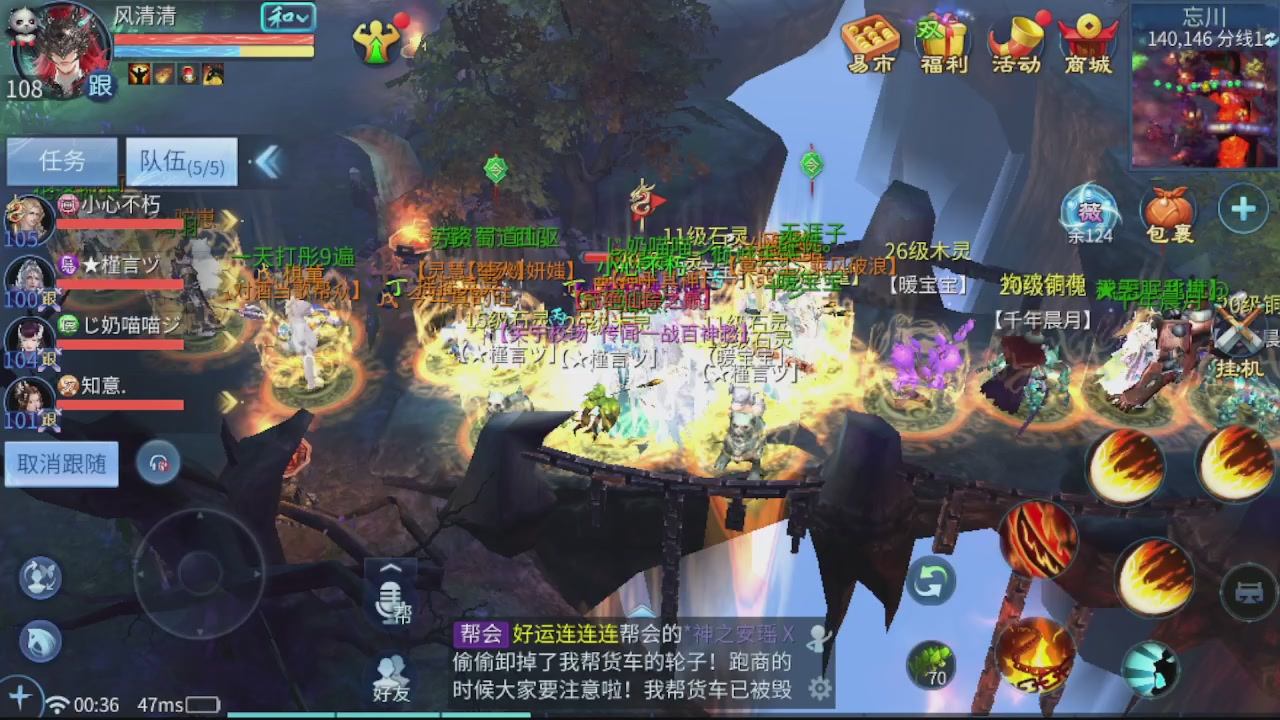Screen dimensions: 1280x720
Task: Select the voice chat microphone icon
Action: pos(391,601)
